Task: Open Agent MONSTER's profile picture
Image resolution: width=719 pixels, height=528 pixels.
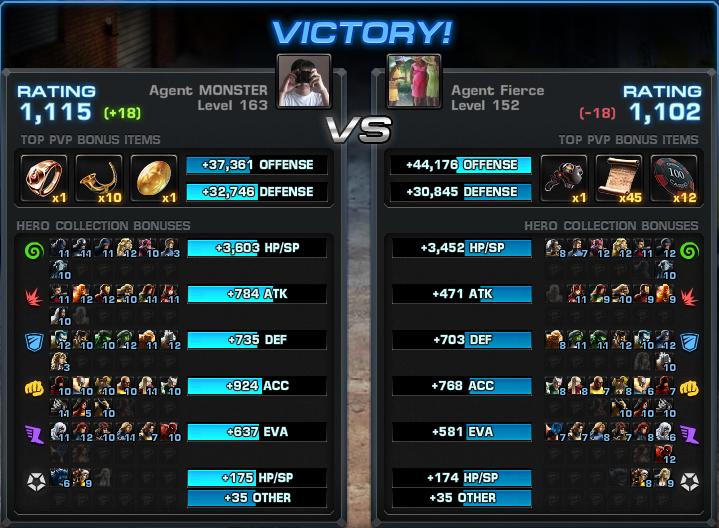Action: [x=304, y=81]
